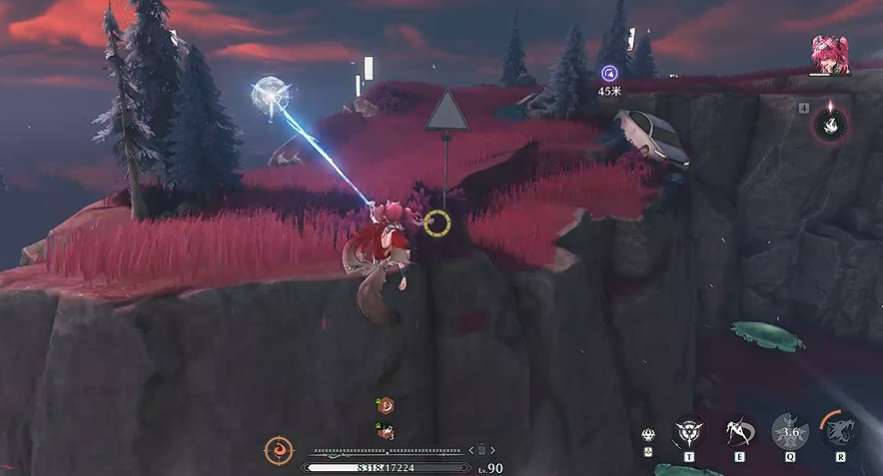This screenshot has height=476, width=883.
Task: Select the pink-haired character portrait
Action: coord(829,54)
